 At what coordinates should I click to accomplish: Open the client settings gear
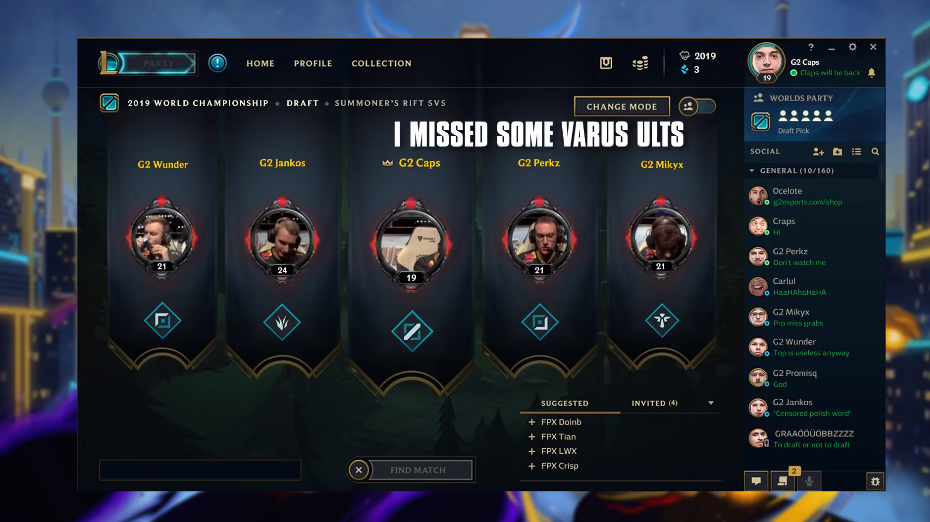tap(852, 47)
